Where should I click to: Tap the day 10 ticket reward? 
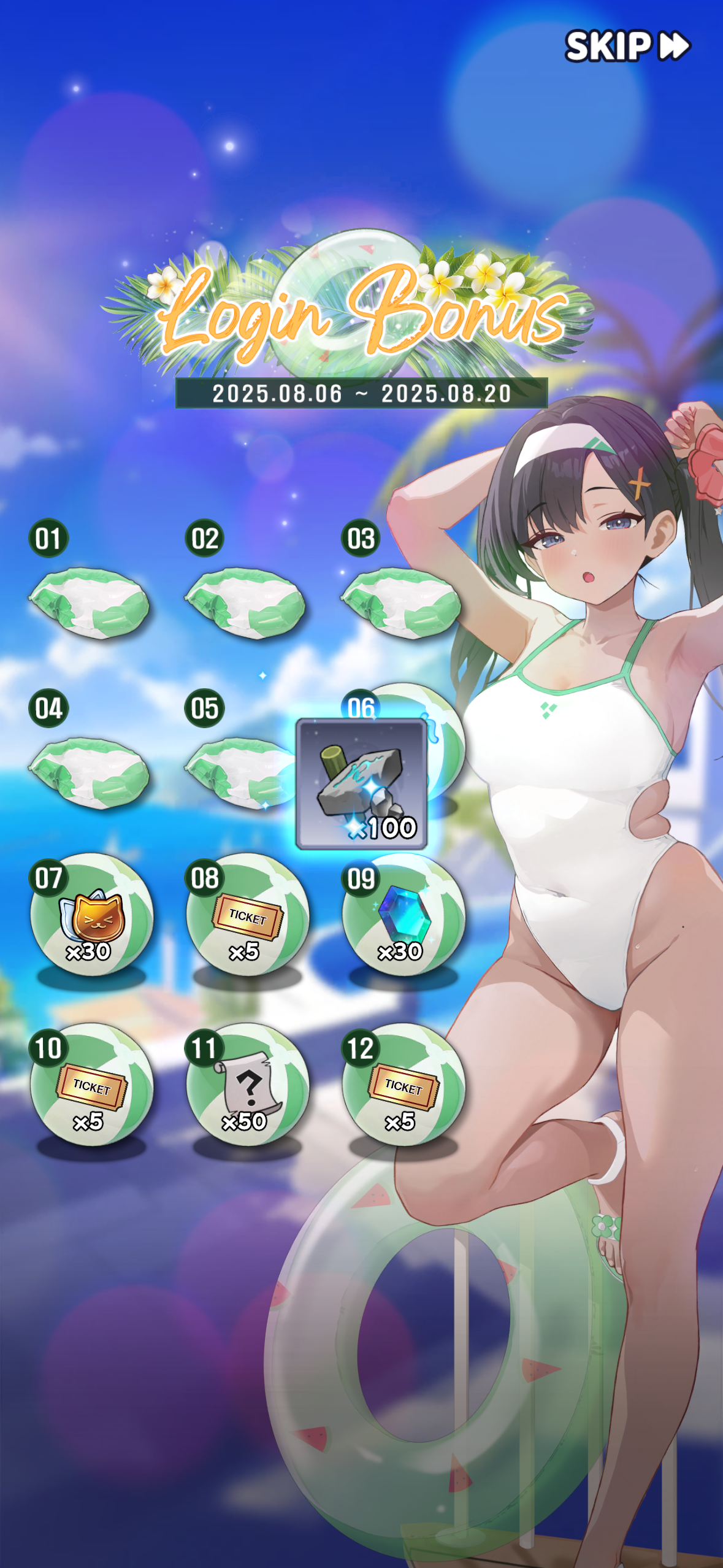pos(91,1085)
